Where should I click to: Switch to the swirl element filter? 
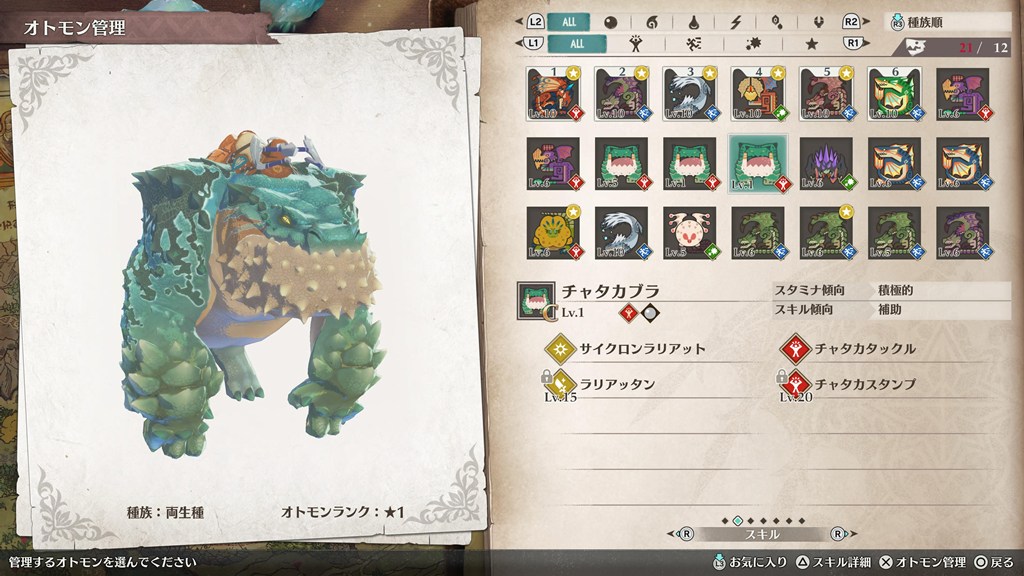651,22
